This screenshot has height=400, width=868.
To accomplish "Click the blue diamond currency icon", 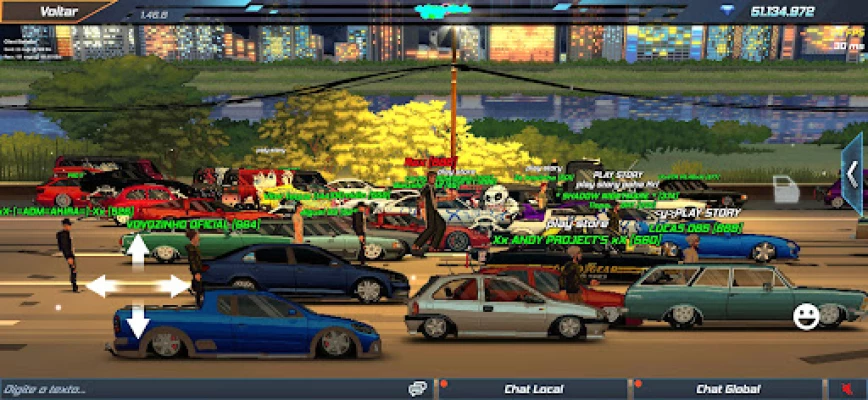I will (727, 11).
